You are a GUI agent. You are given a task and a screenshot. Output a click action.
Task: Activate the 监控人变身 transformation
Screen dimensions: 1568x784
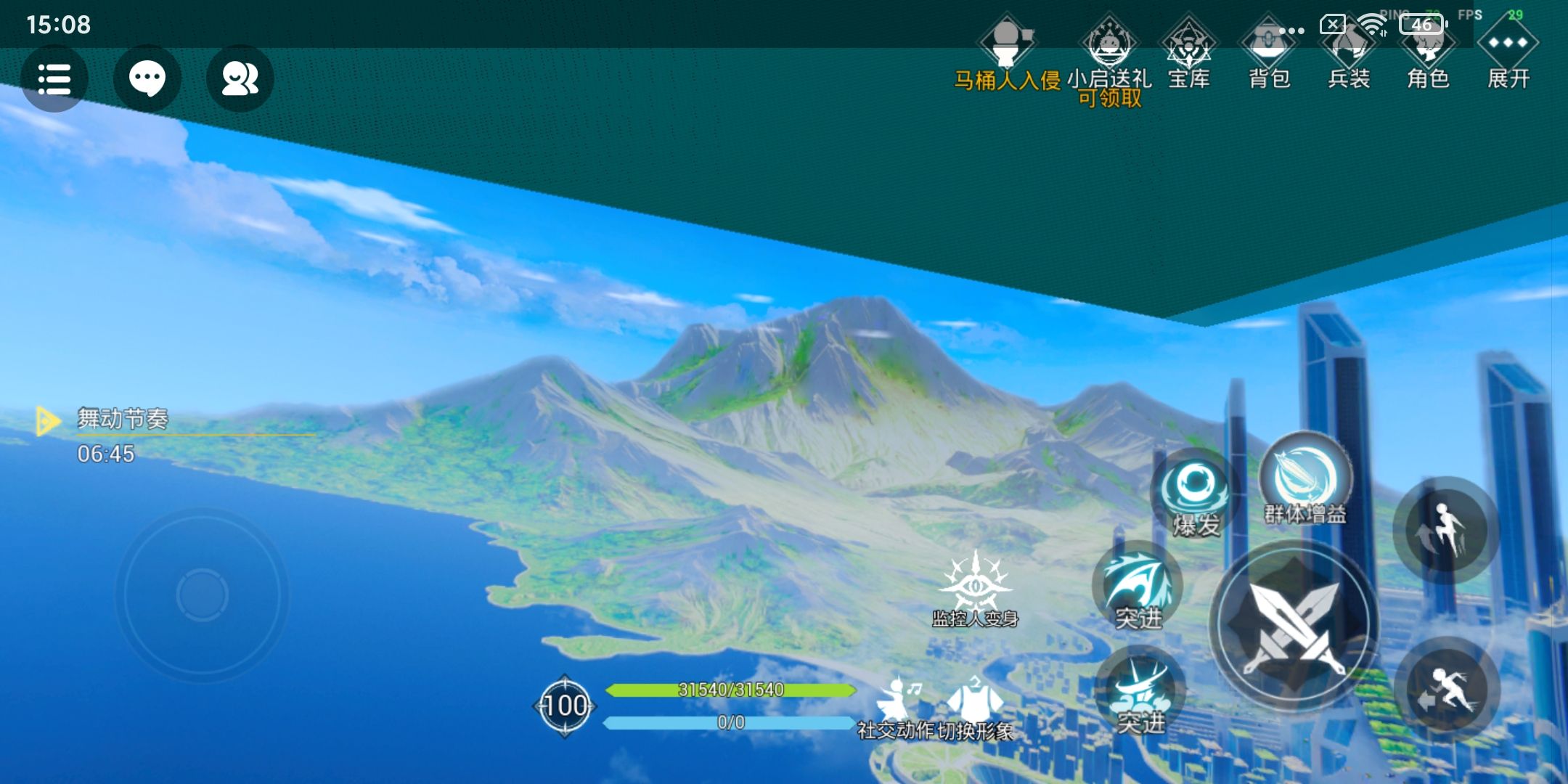[x=975, y=588]
